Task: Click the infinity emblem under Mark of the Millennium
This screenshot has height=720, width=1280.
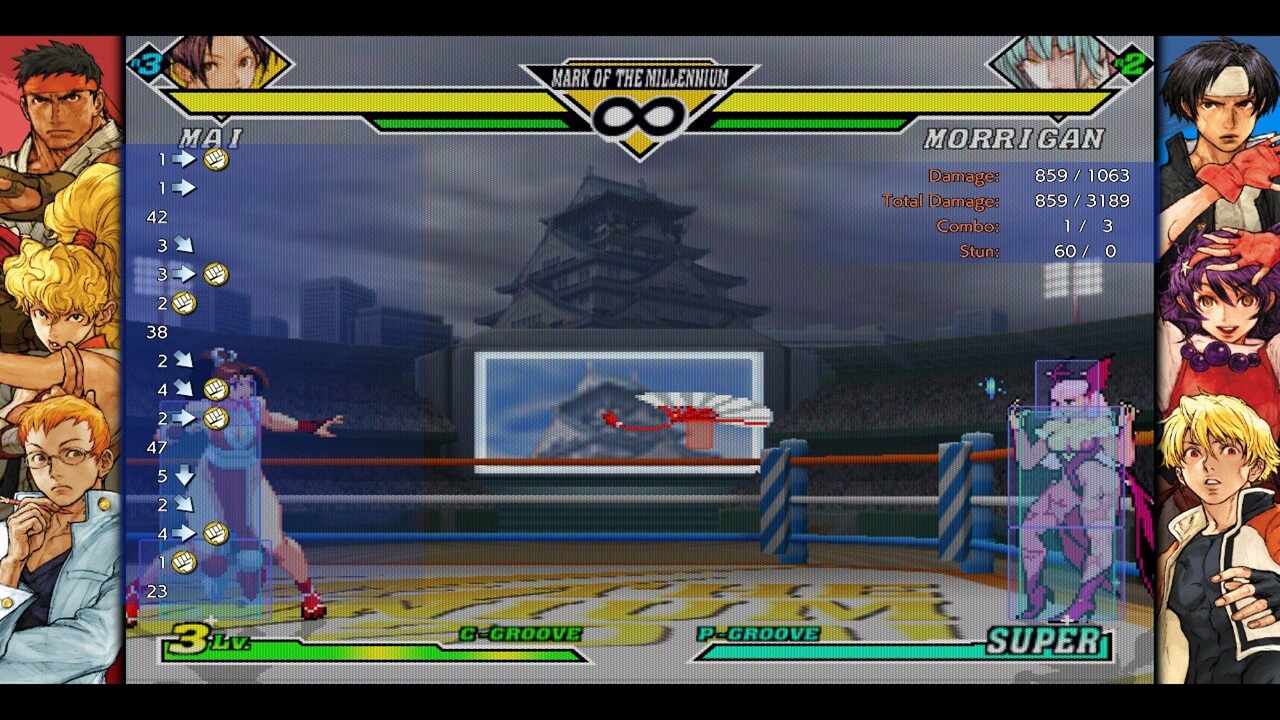Action: click(x=640, y=113)
